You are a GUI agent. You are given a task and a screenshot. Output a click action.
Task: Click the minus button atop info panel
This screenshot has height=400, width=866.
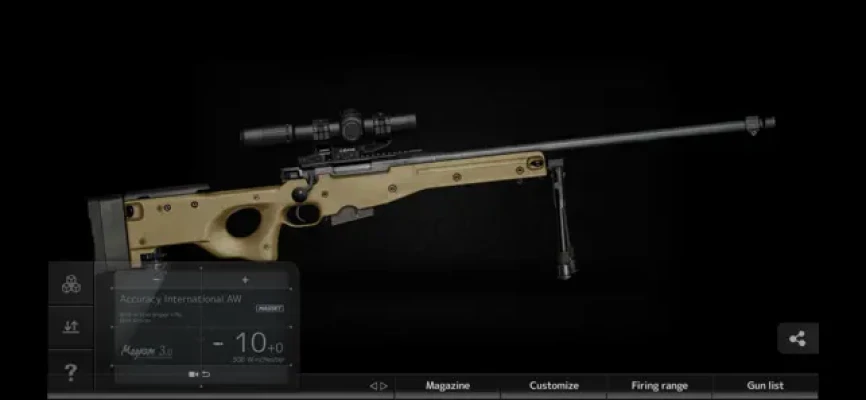(x=157, y=279)
